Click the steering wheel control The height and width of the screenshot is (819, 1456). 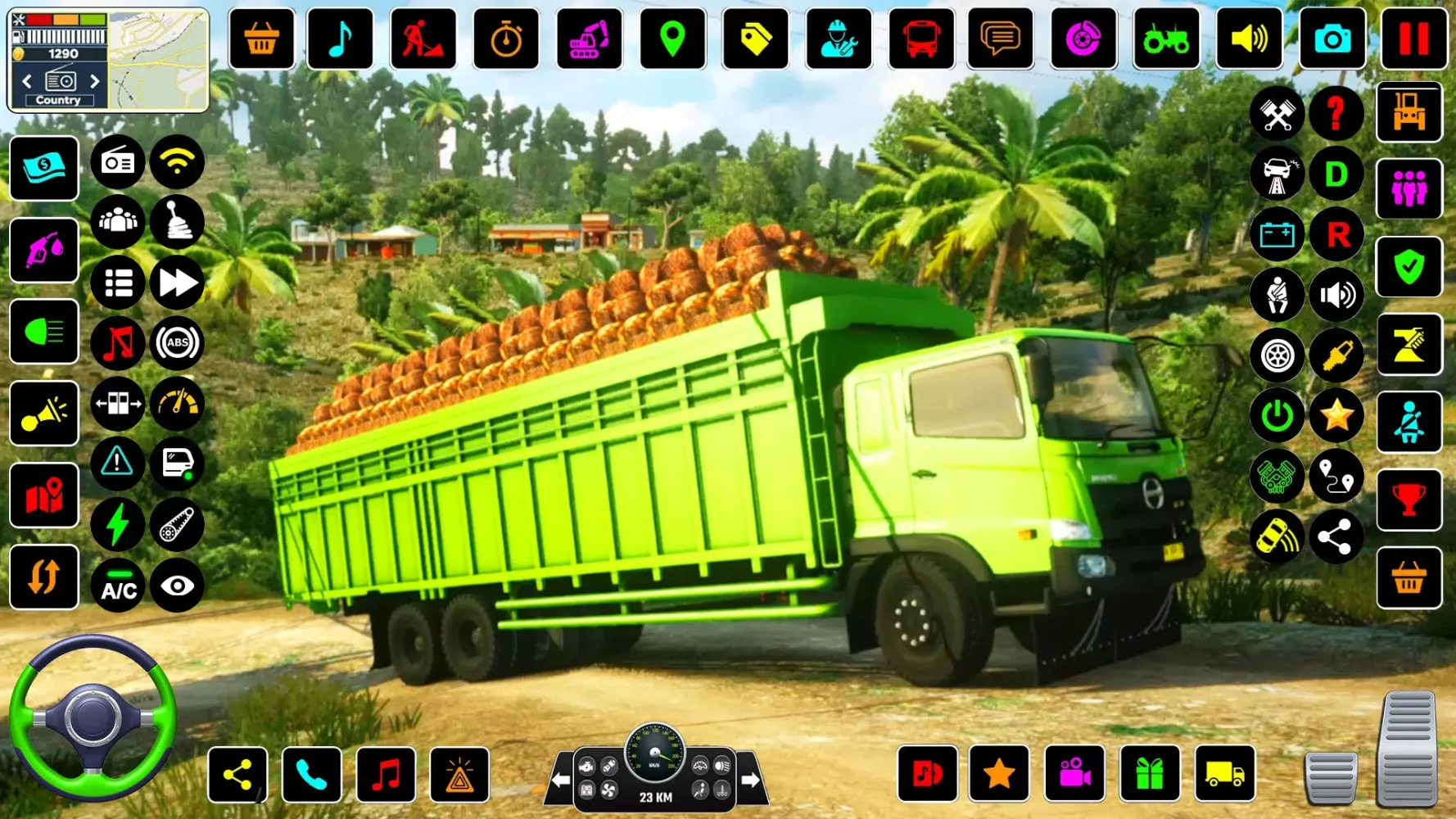pyautogui.click(x=93, y=718)
